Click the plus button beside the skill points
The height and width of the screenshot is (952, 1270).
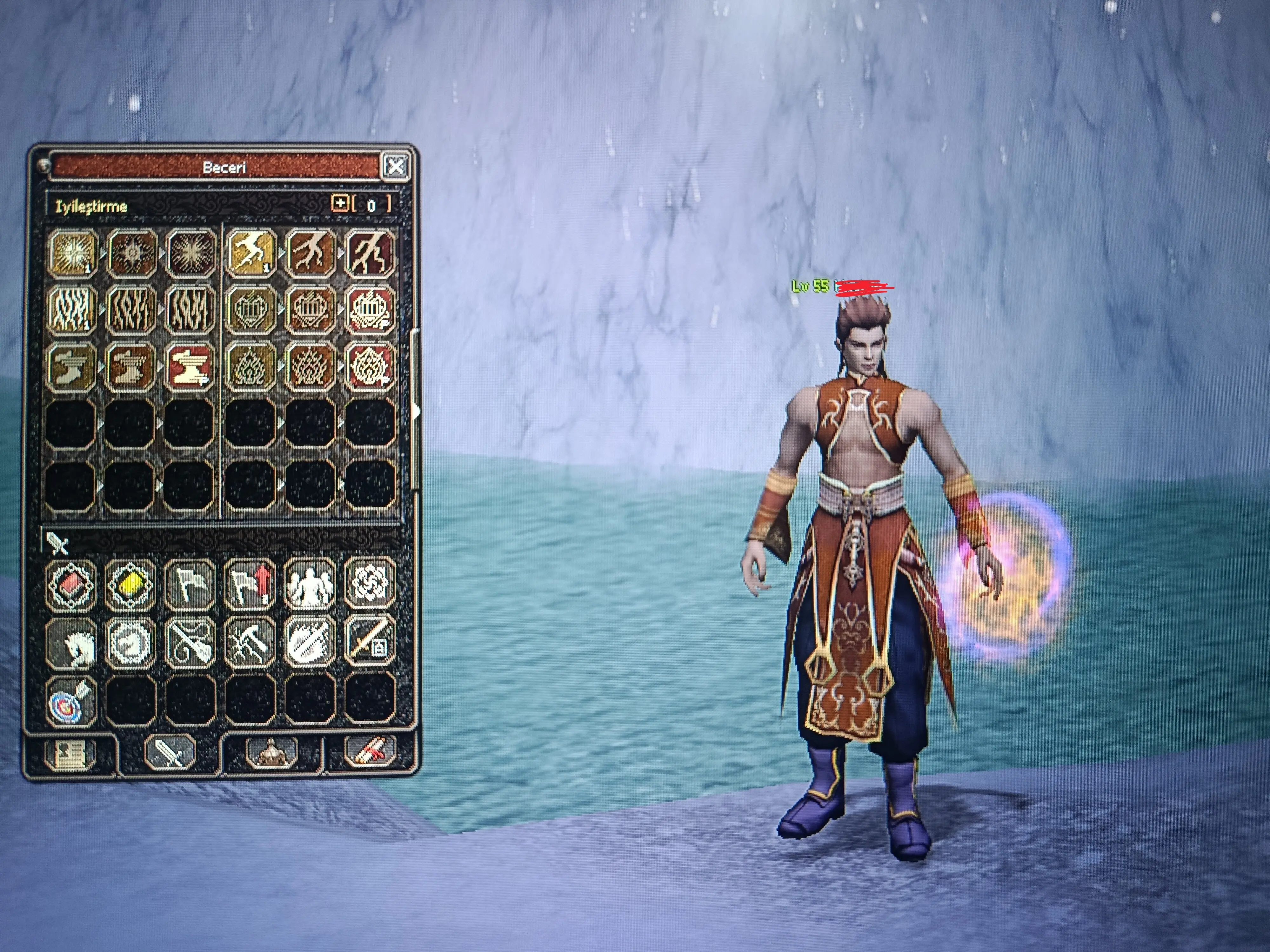[340, 203]
